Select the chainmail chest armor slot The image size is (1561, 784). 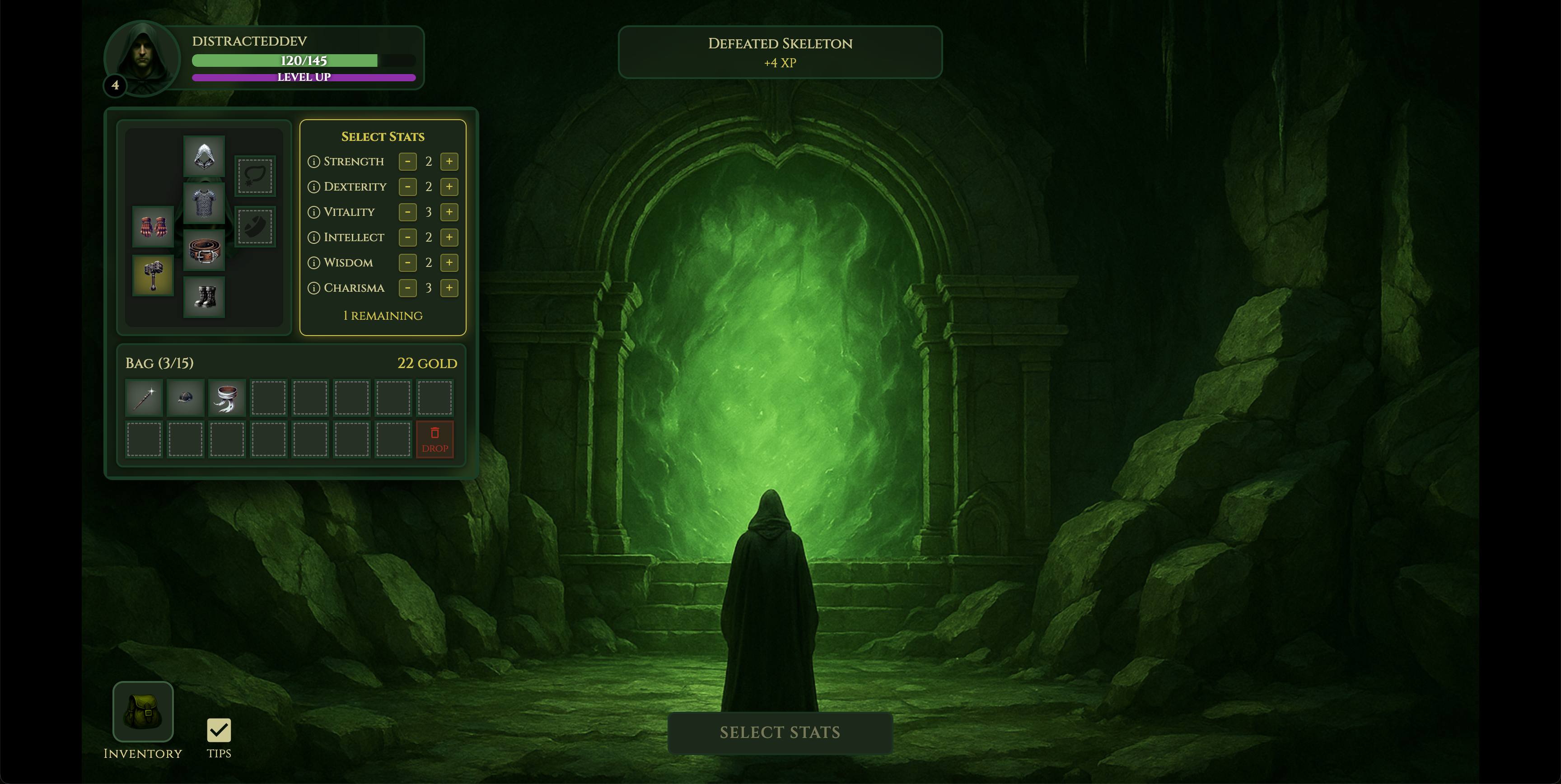pyautogui.click(x=204, y=203)
